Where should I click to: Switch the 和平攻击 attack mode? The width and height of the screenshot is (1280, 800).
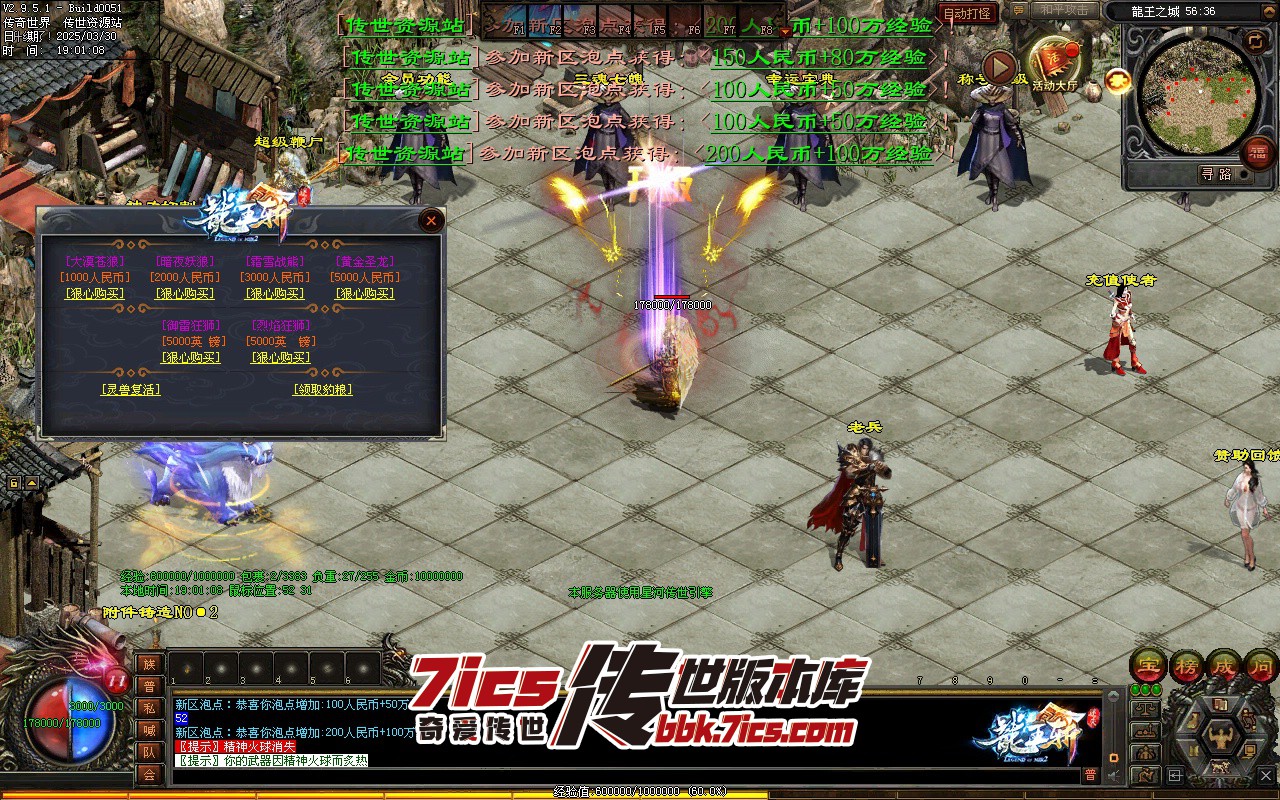pos(1063,11)
